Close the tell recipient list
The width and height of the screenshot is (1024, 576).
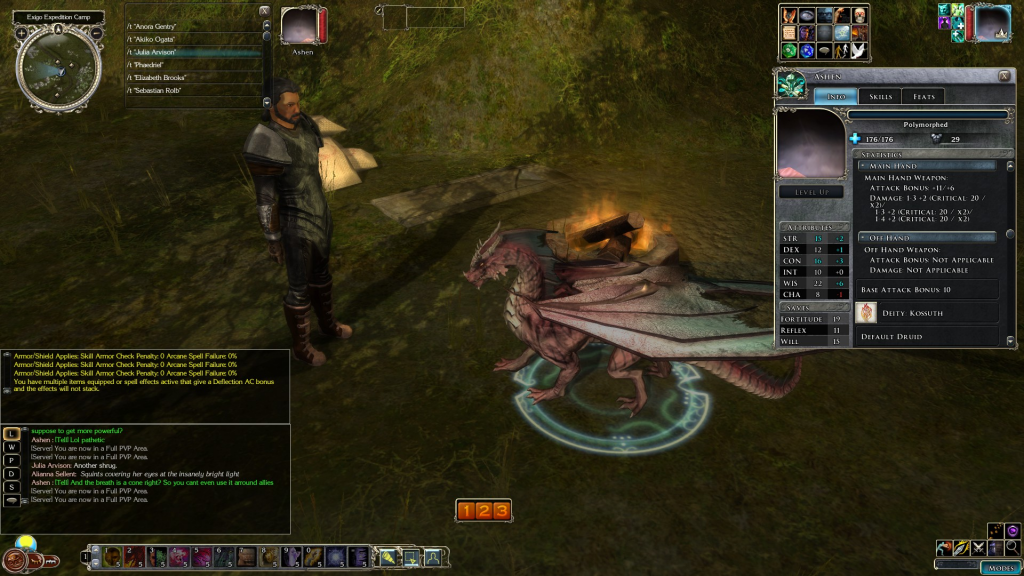tap(264, 11)
